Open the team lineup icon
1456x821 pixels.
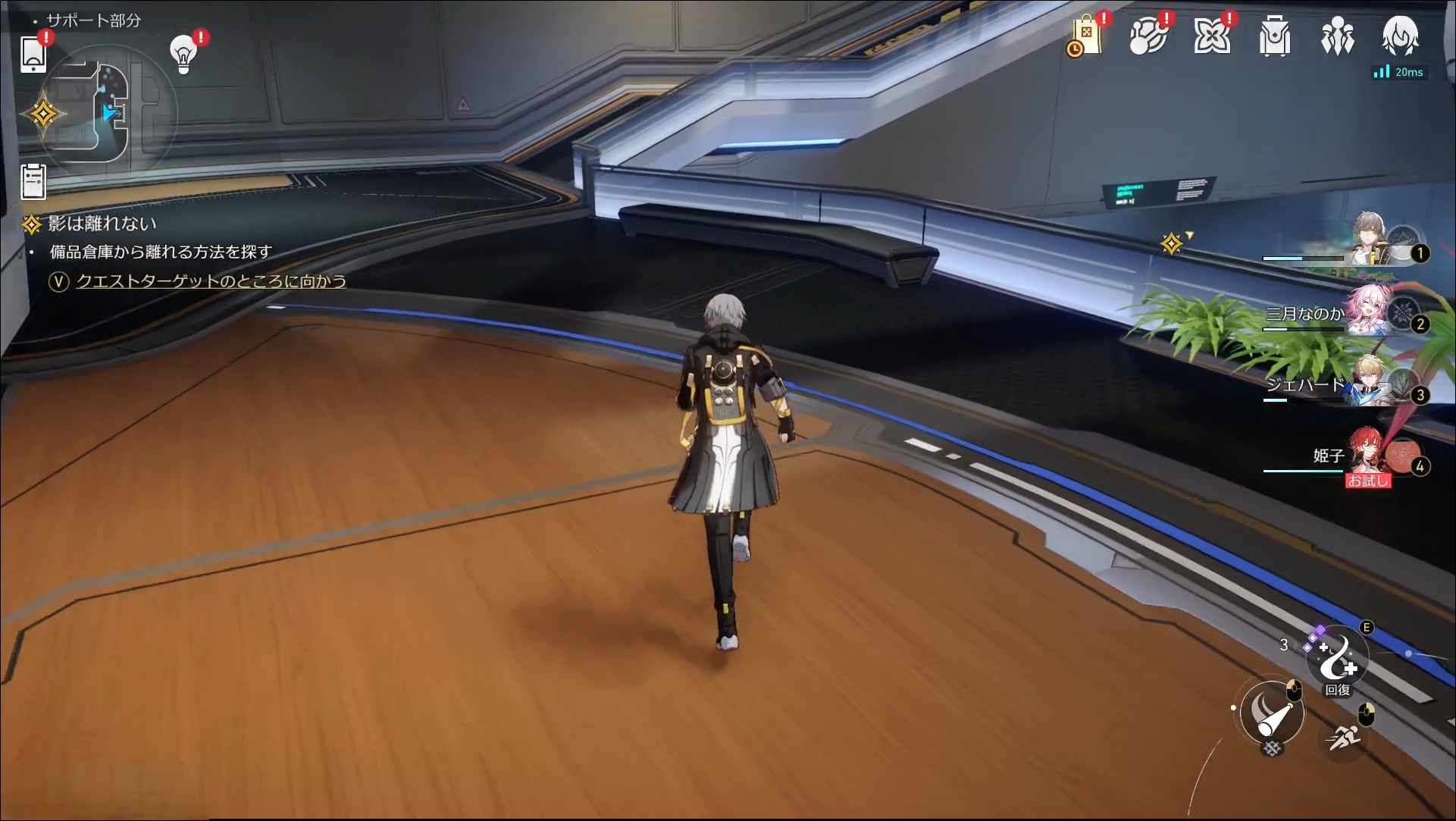point(1337,37)
